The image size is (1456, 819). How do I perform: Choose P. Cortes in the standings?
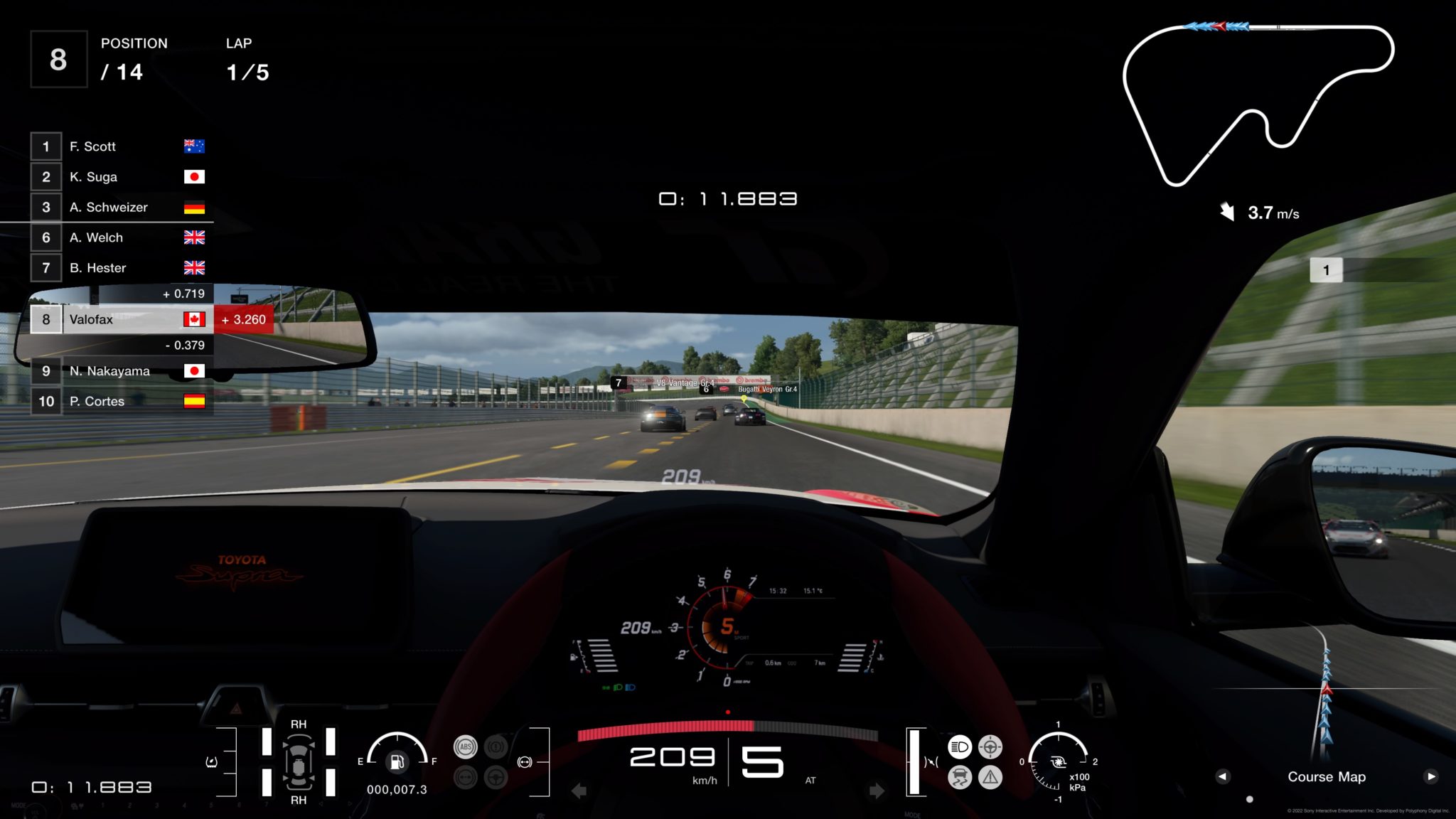[x=118, y=402]
